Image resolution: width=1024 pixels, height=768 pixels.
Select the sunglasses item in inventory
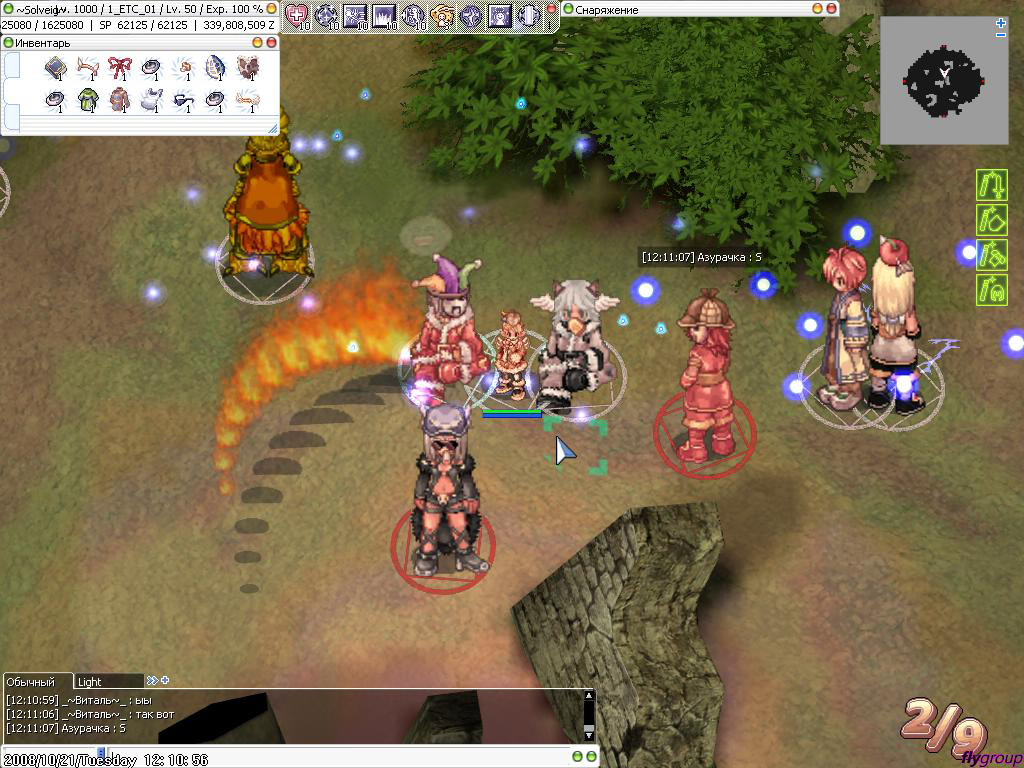point(183,100)
